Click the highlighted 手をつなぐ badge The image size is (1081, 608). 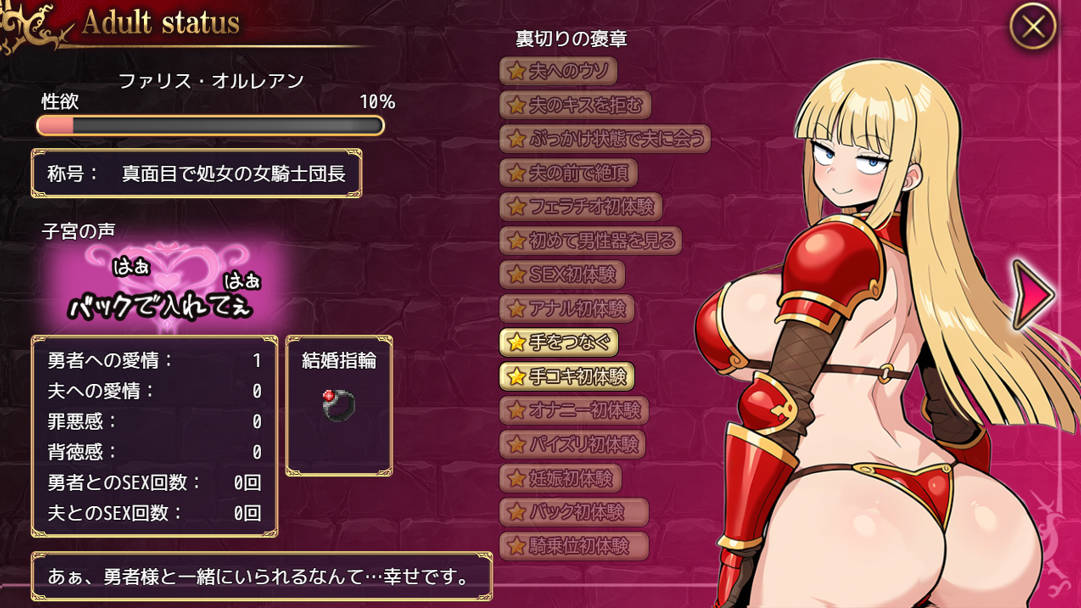(558, 342)
